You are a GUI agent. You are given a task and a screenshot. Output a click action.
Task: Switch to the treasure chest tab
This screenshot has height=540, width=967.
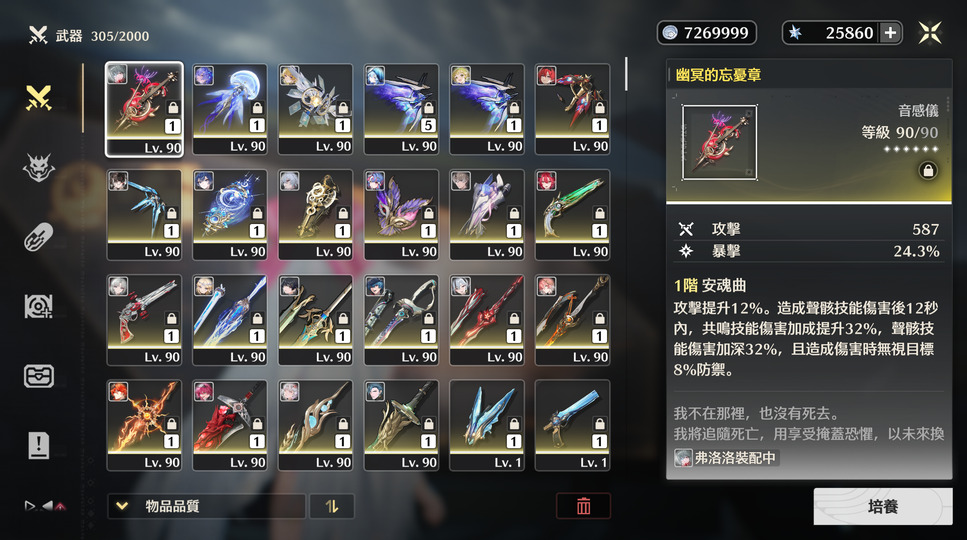[39, 376]
